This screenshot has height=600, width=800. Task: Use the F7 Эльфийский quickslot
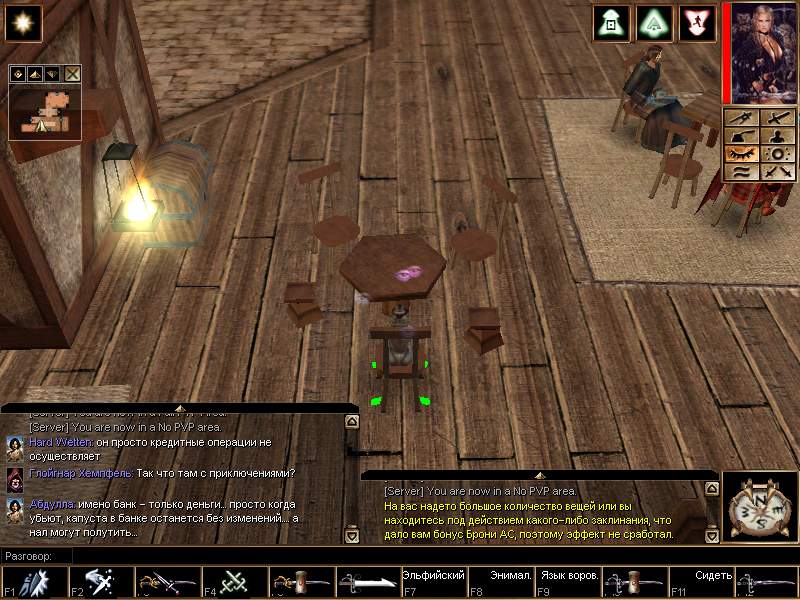point(432,581)
